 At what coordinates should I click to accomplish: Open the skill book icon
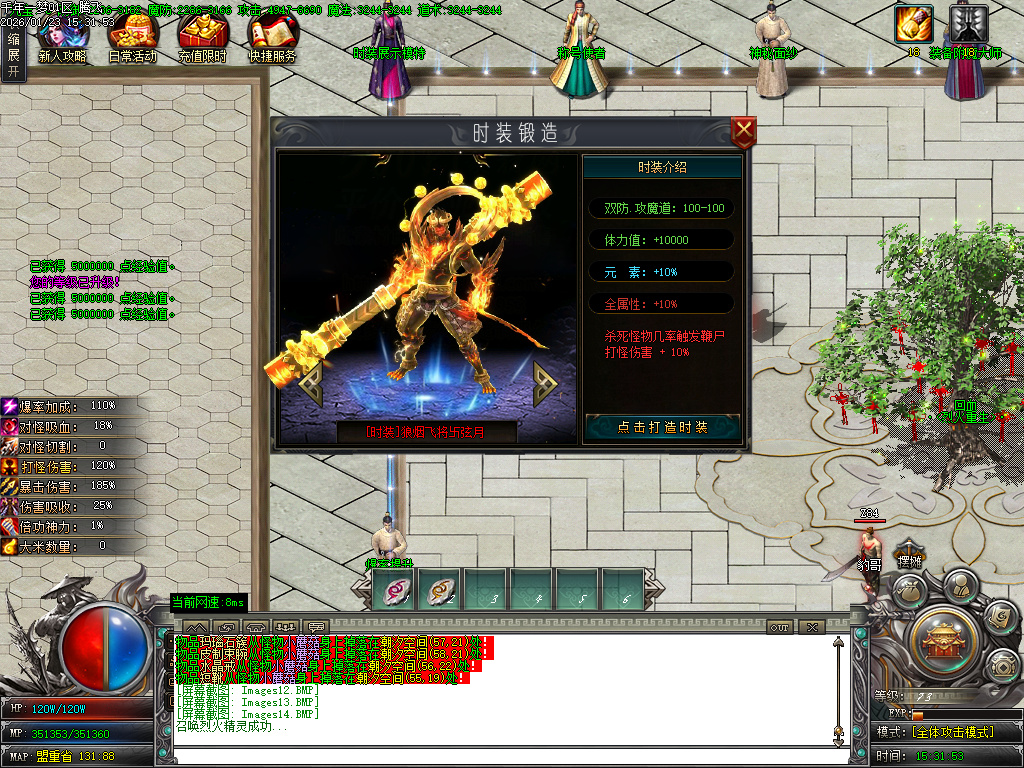pos(1000,618)
